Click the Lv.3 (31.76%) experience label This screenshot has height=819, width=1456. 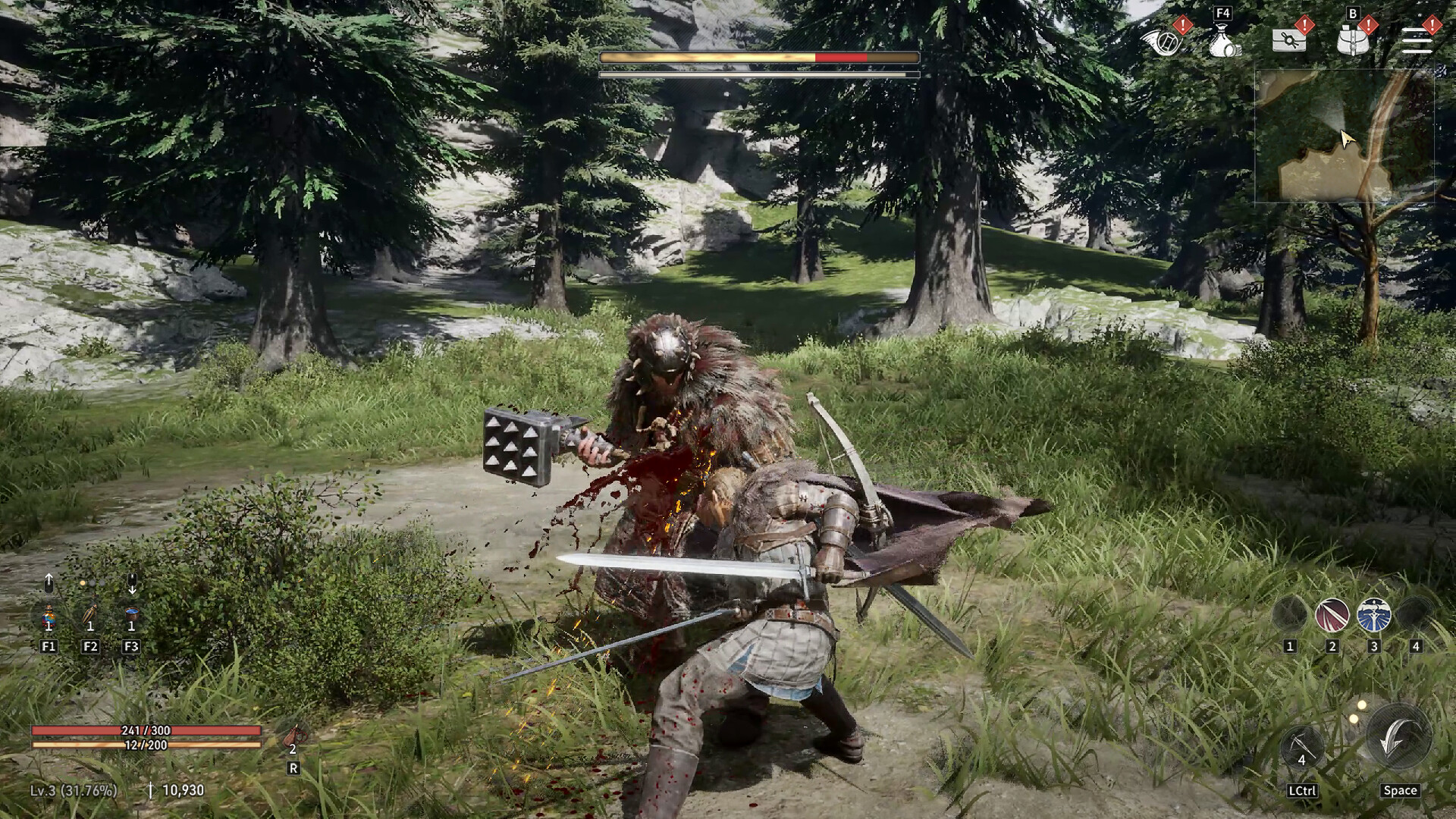74,791
